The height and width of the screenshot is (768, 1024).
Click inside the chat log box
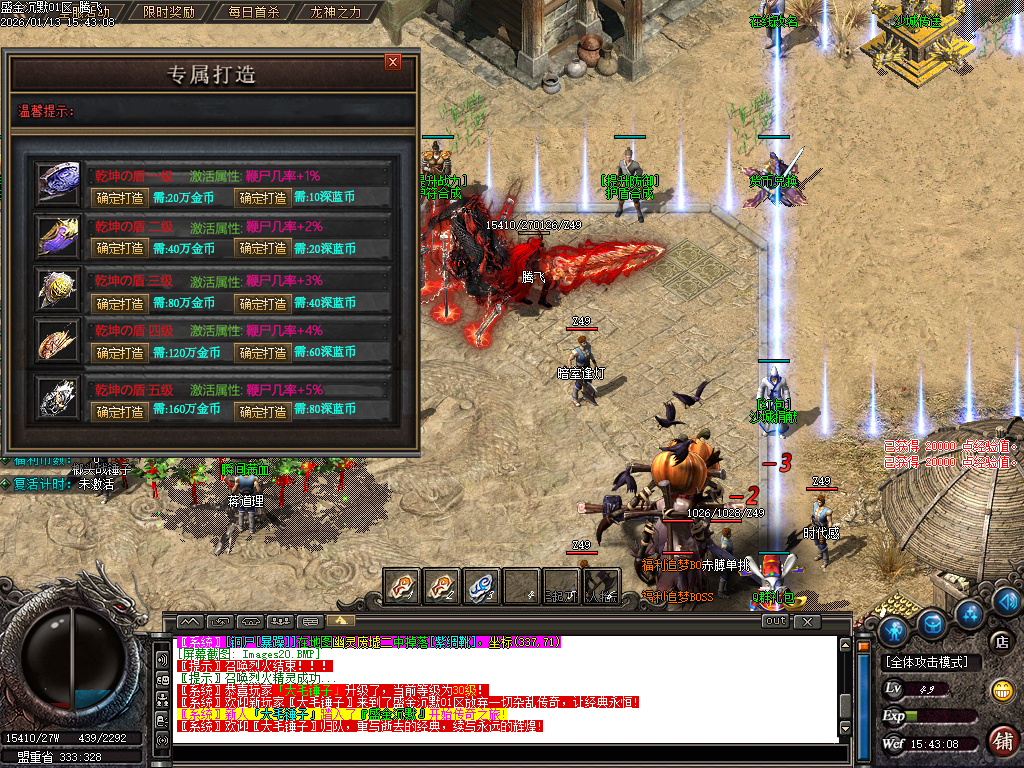pos(500,690)
